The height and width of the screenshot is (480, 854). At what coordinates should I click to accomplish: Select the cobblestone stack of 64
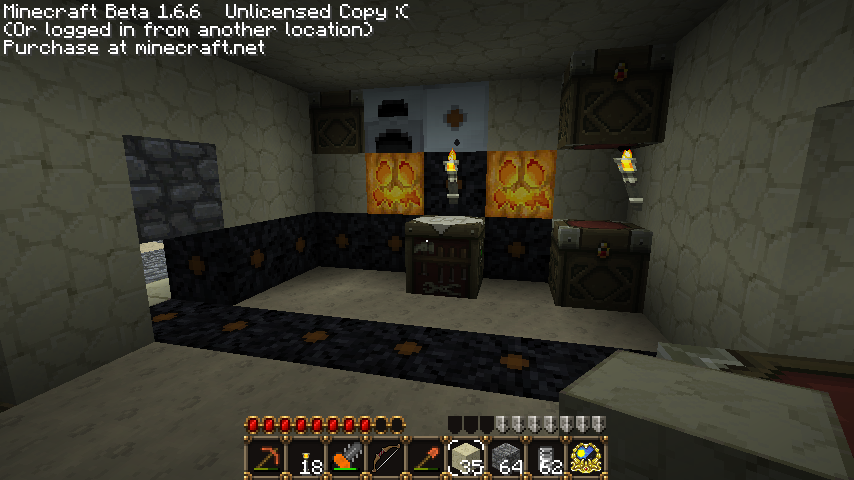(506, 459)
